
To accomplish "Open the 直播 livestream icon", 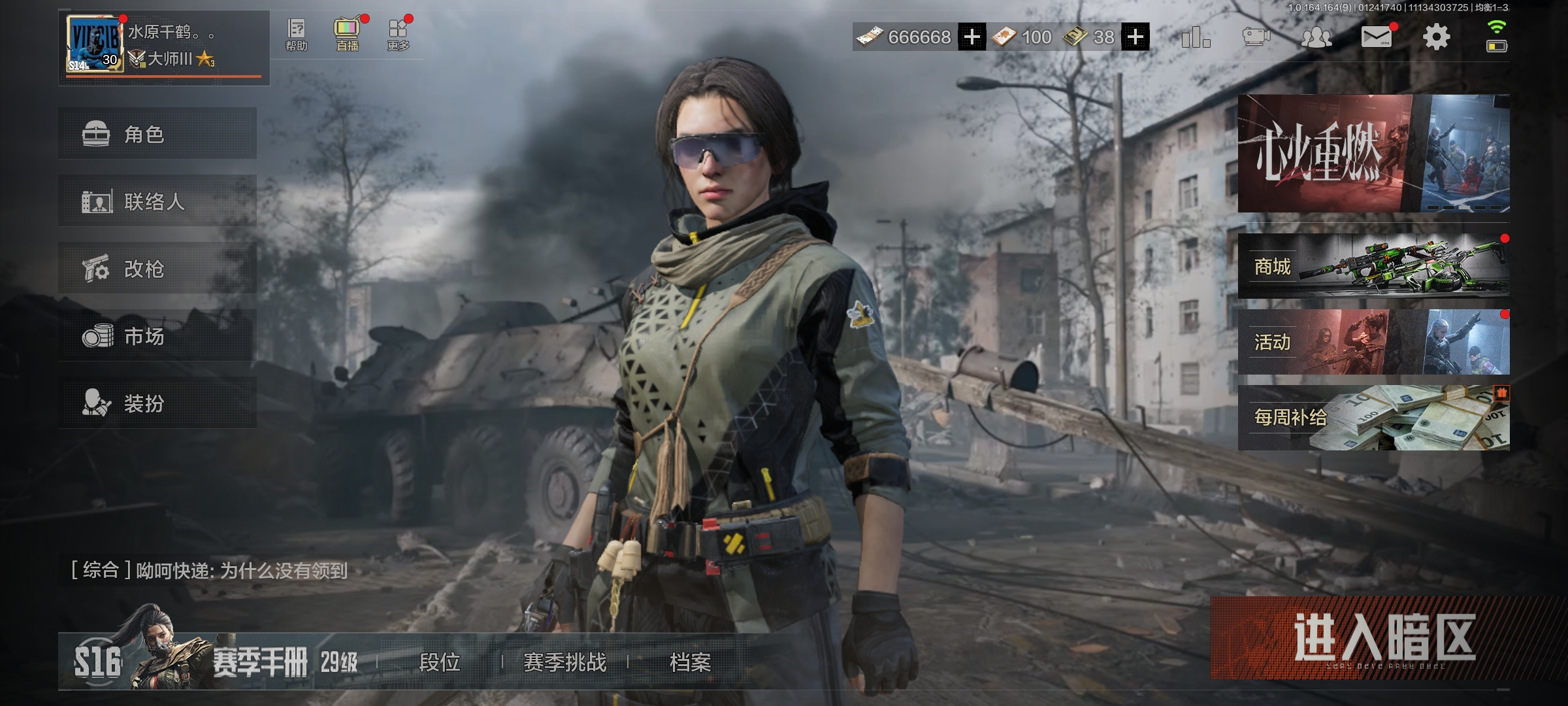I will tap(347, 35).
